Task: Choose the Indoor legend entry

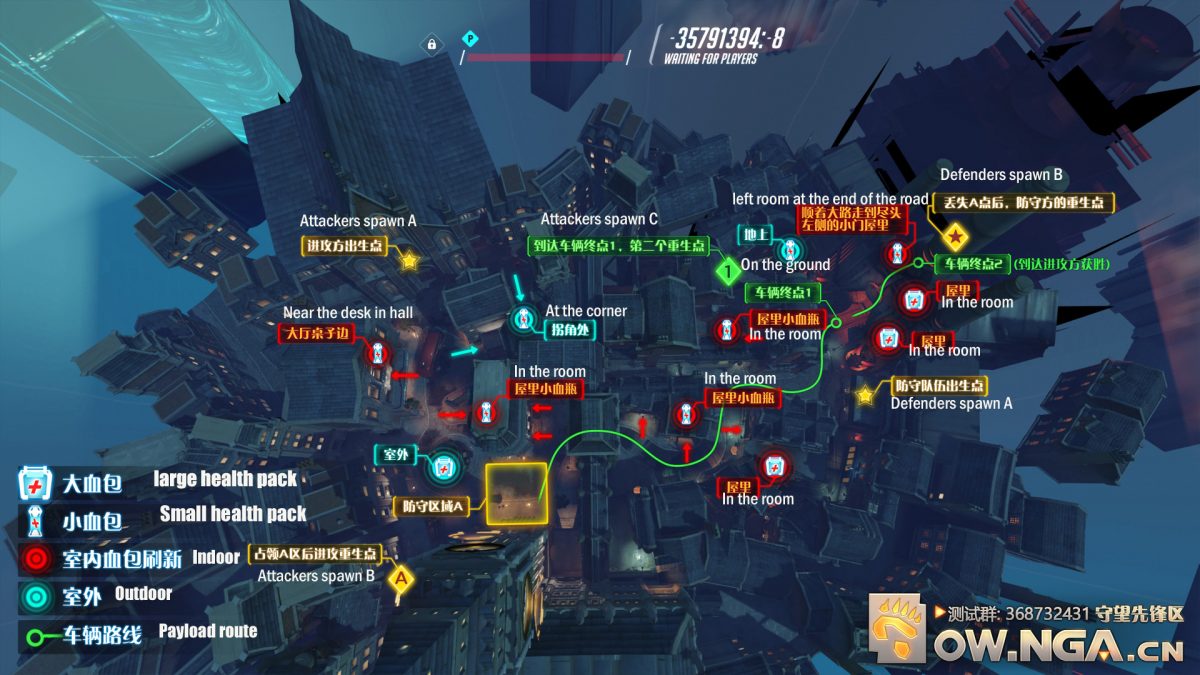Action: [36, 558]
